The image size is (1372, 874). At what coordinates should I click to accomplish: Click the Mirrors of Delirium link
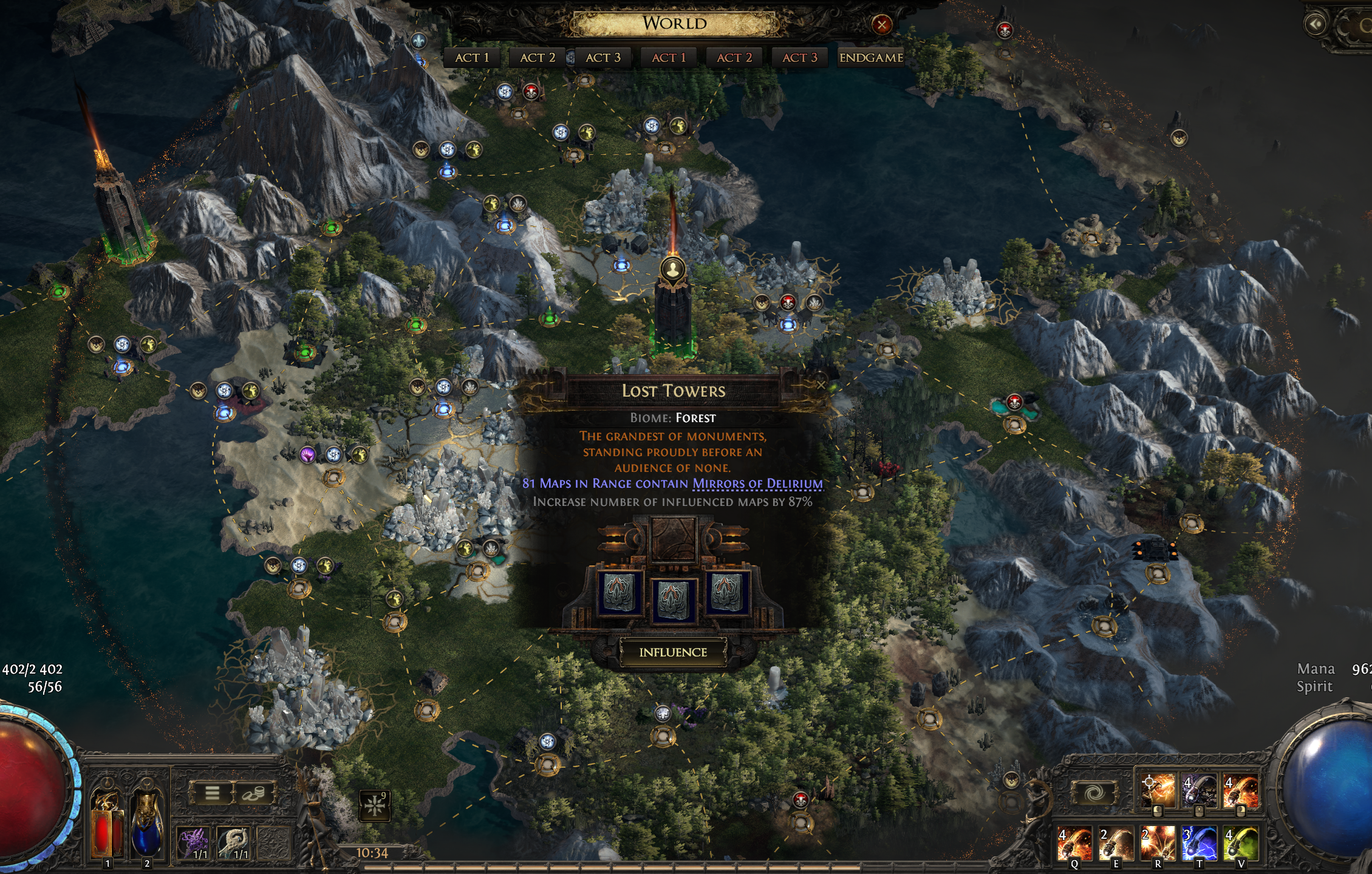point(757,483)
